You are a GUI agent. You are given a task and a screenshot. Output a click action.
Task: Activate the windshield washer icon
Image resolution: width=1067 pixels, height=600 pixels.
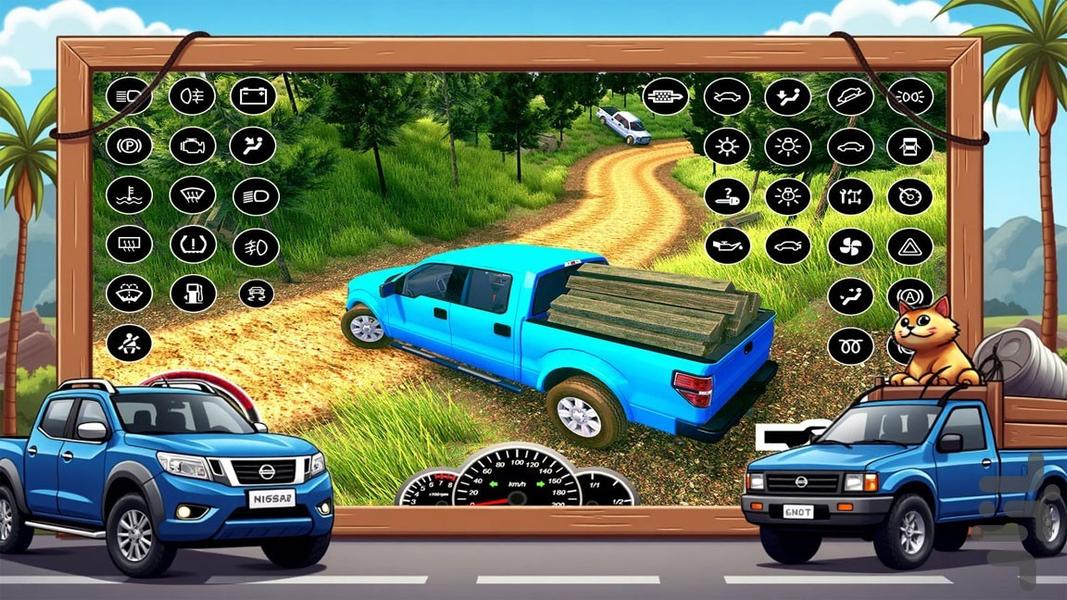(129, 292)
